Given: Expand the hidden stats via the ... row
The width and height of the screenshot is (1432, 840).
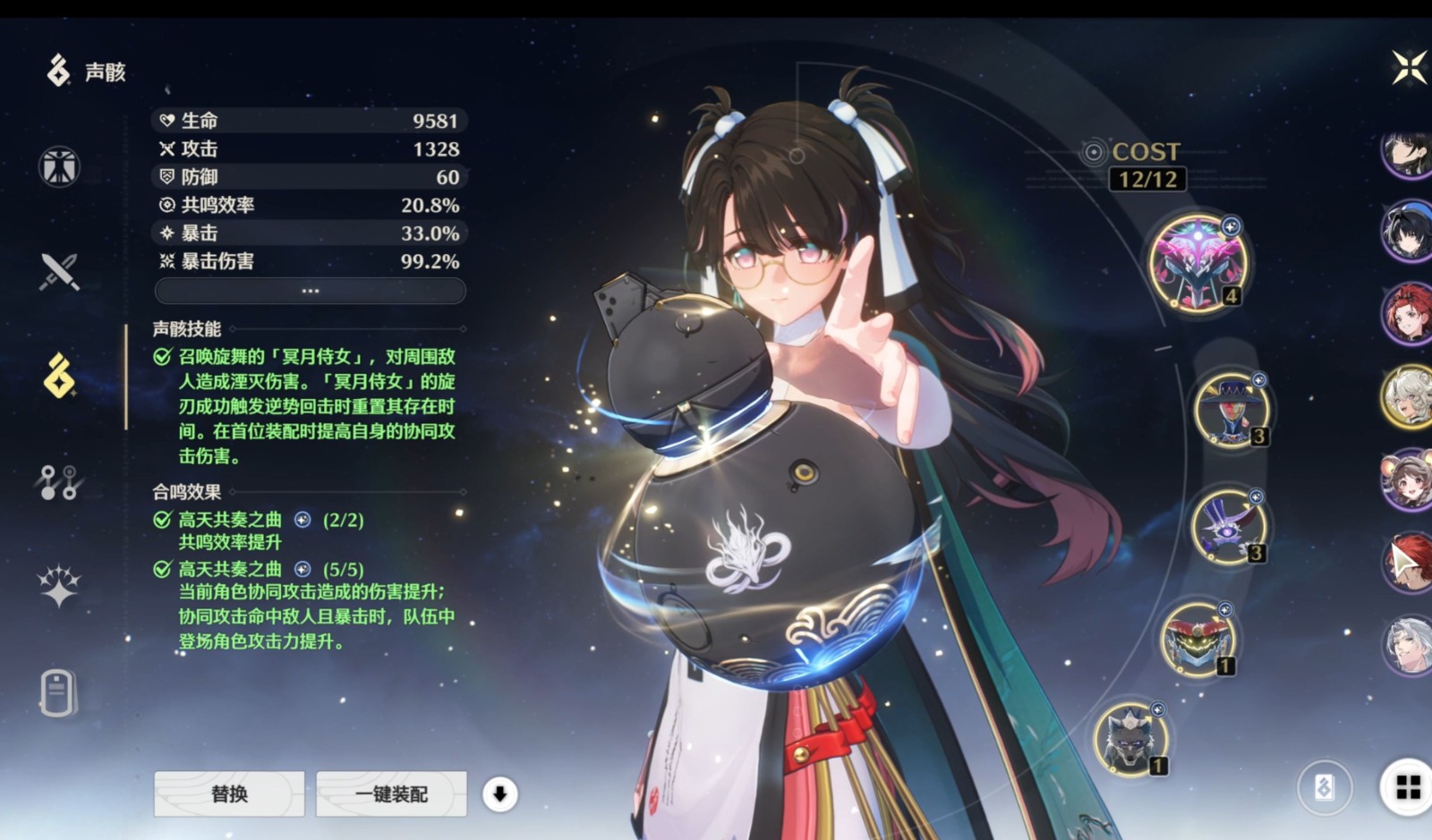Looking at the screenshot, I should pyautogui.click(x=310, y=290).
